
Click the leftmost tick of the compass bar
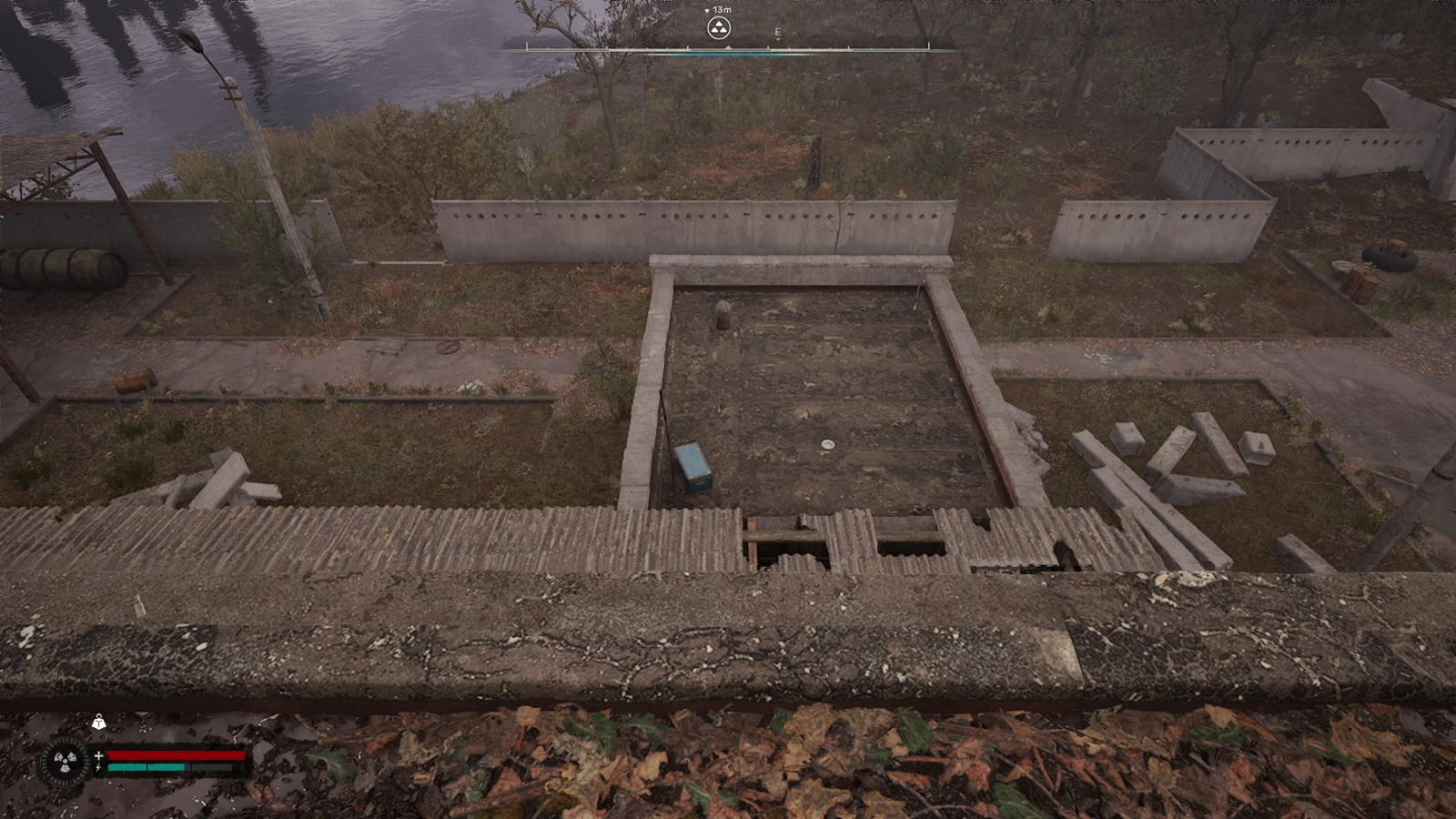528,45
